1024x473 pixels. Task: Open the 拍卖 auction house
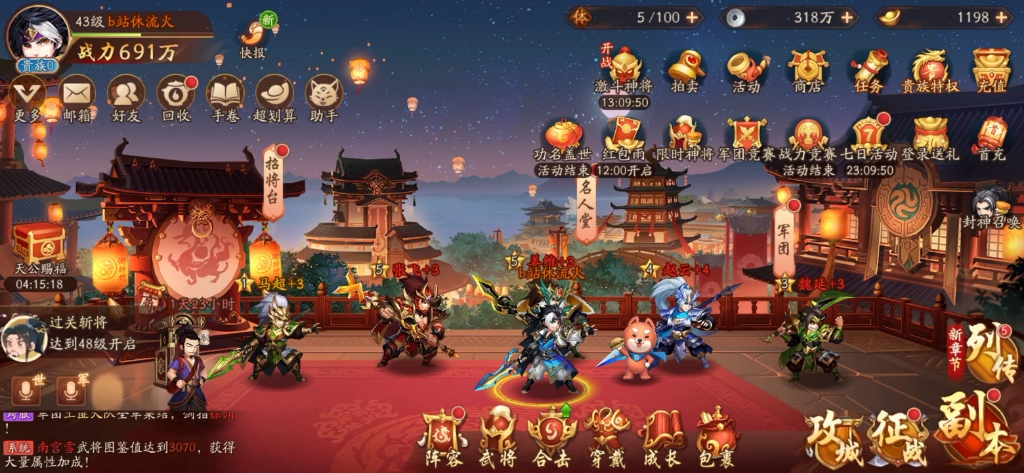tap(686, 68)
